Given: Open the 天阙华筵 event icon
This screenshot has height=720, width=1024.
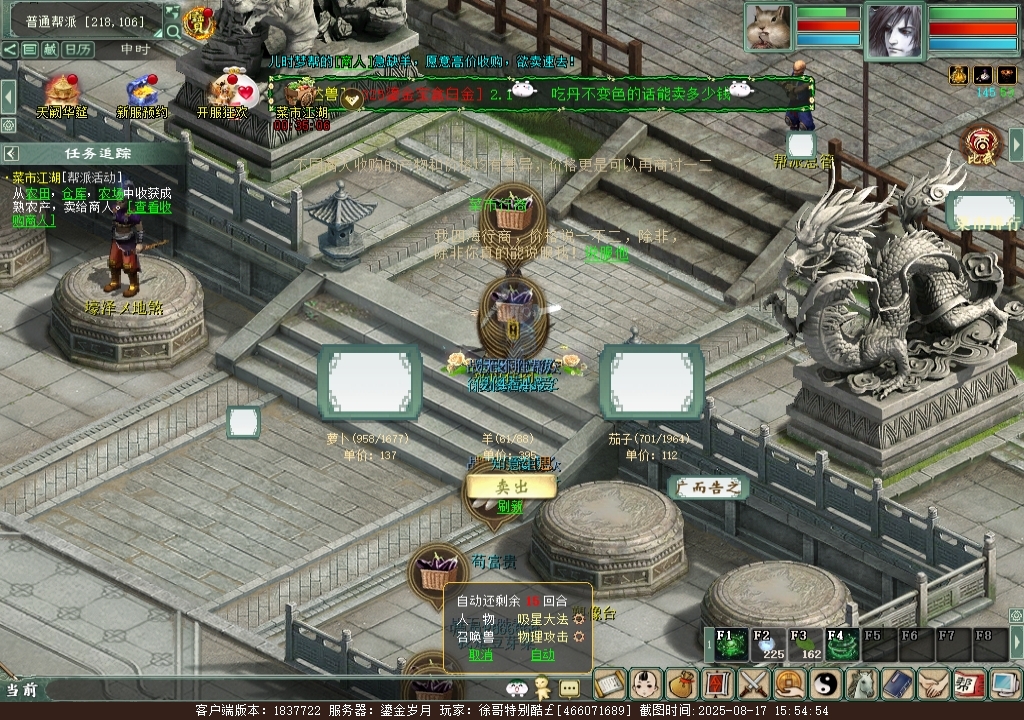Looking at the screenshot, I should [61, 92].
